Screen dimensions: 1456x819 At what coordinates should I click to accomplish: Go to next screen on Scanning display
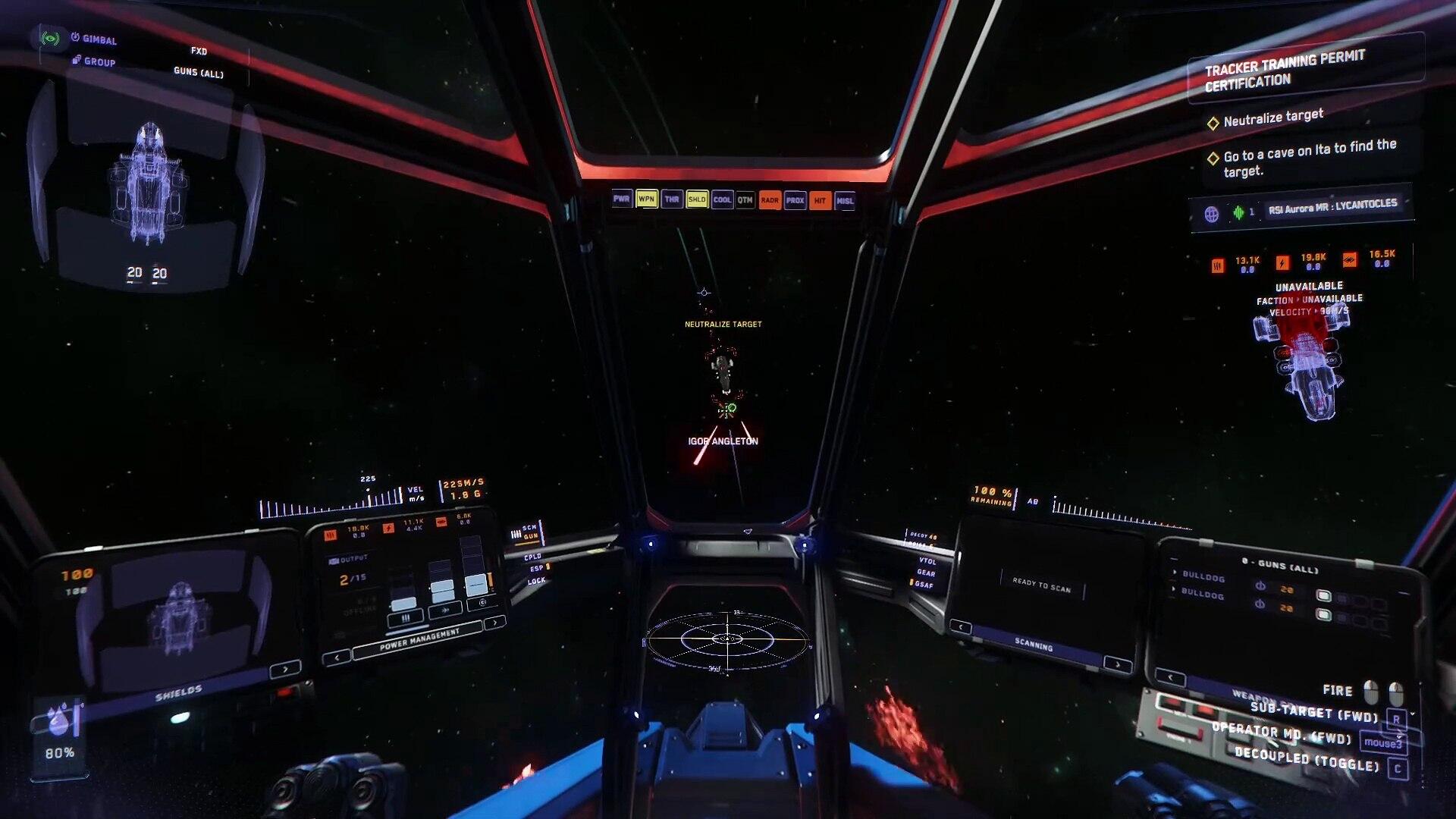pos(1117,664)
